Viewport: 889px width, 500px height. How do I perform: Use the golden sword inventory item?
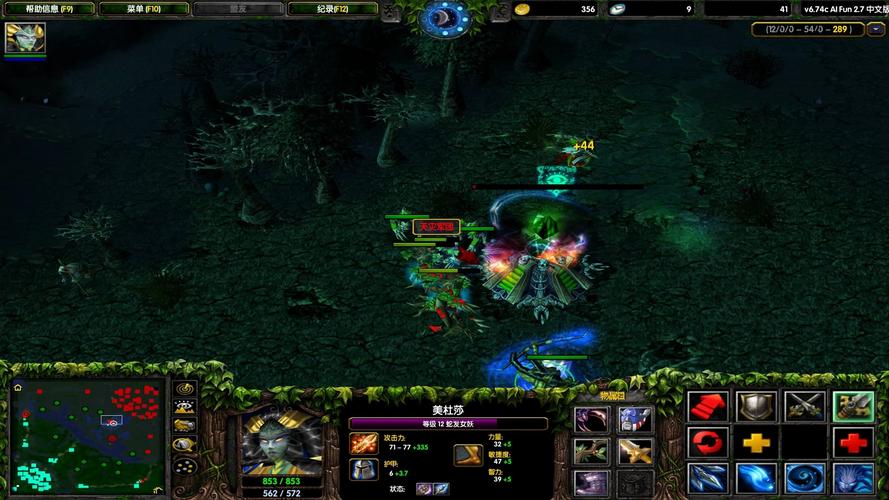(634, 451)
